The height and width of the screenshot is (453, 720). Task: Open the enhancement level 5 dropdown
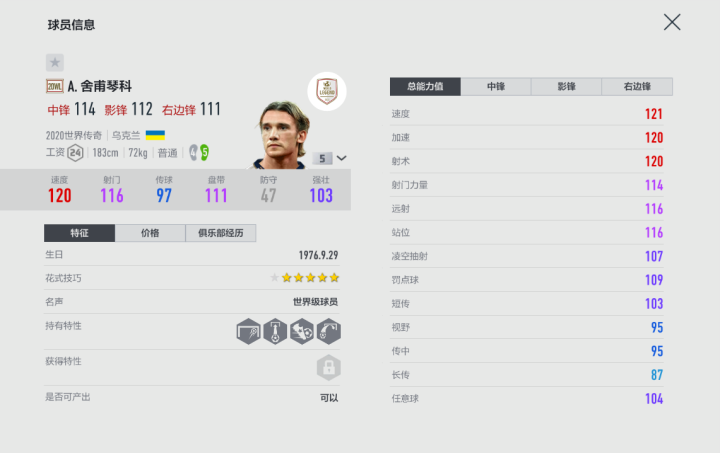click(330, 158)
